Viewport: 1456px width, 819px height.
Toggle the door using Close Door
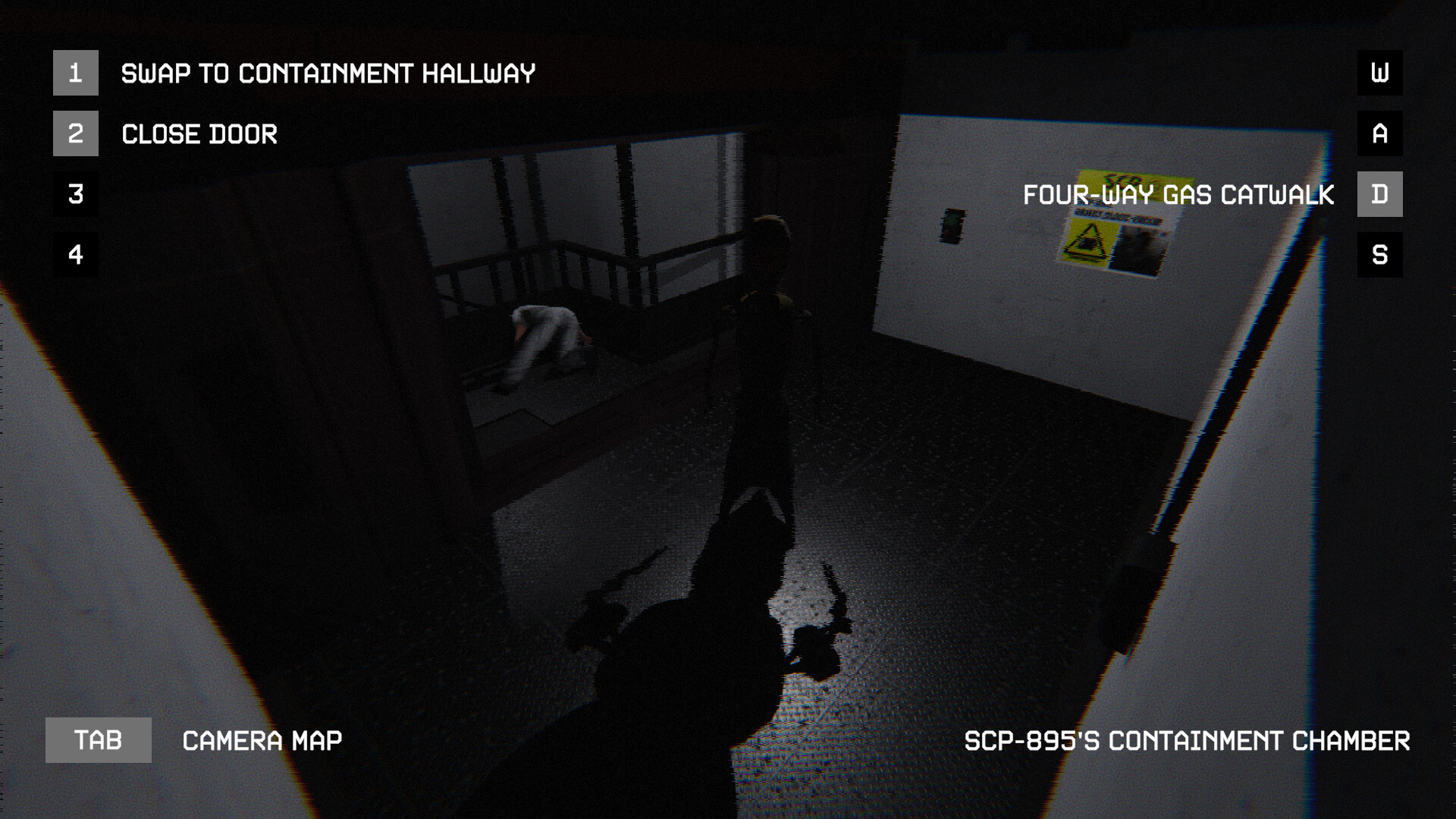point(199,133)
